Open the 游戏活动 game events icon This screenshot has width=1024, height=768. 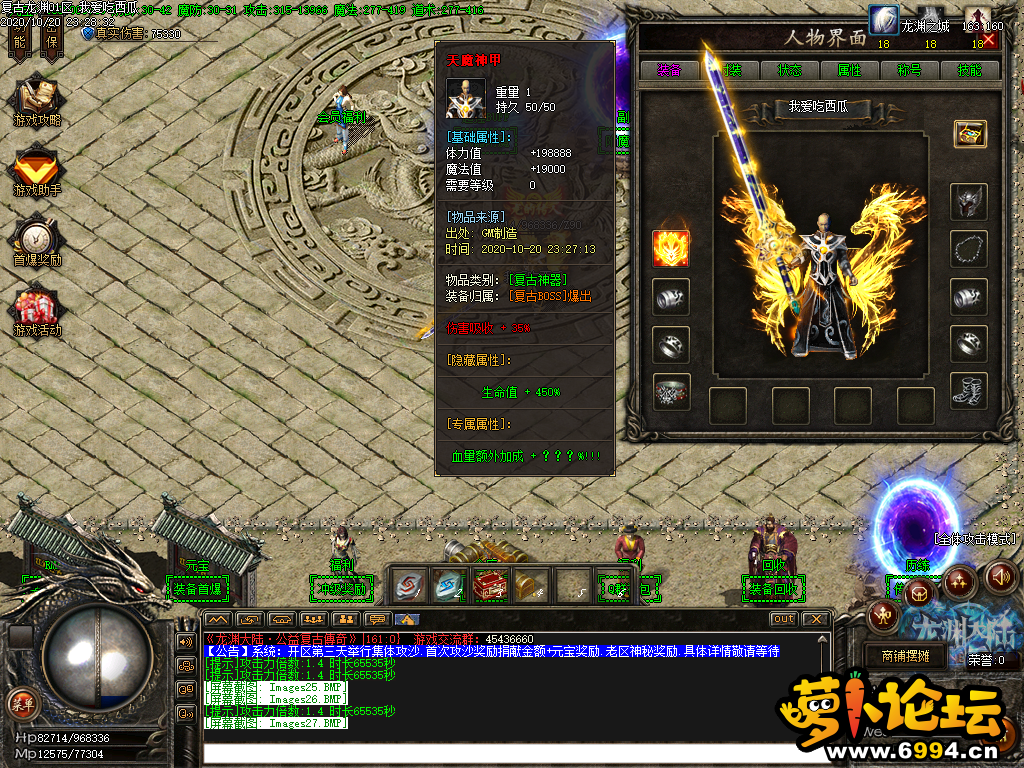tap(36, 311)
